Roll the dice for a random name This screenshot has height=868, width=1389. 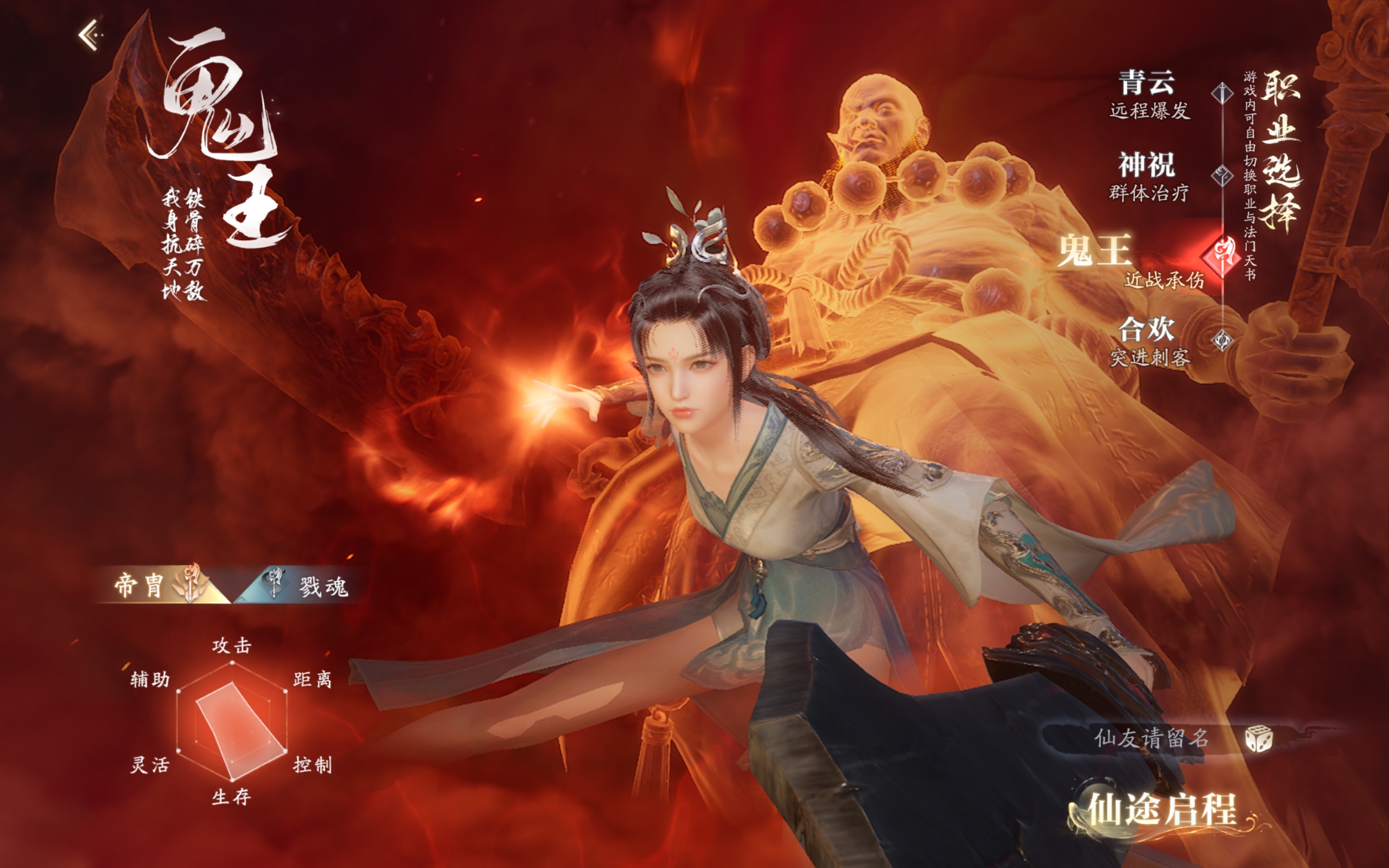1259,739
